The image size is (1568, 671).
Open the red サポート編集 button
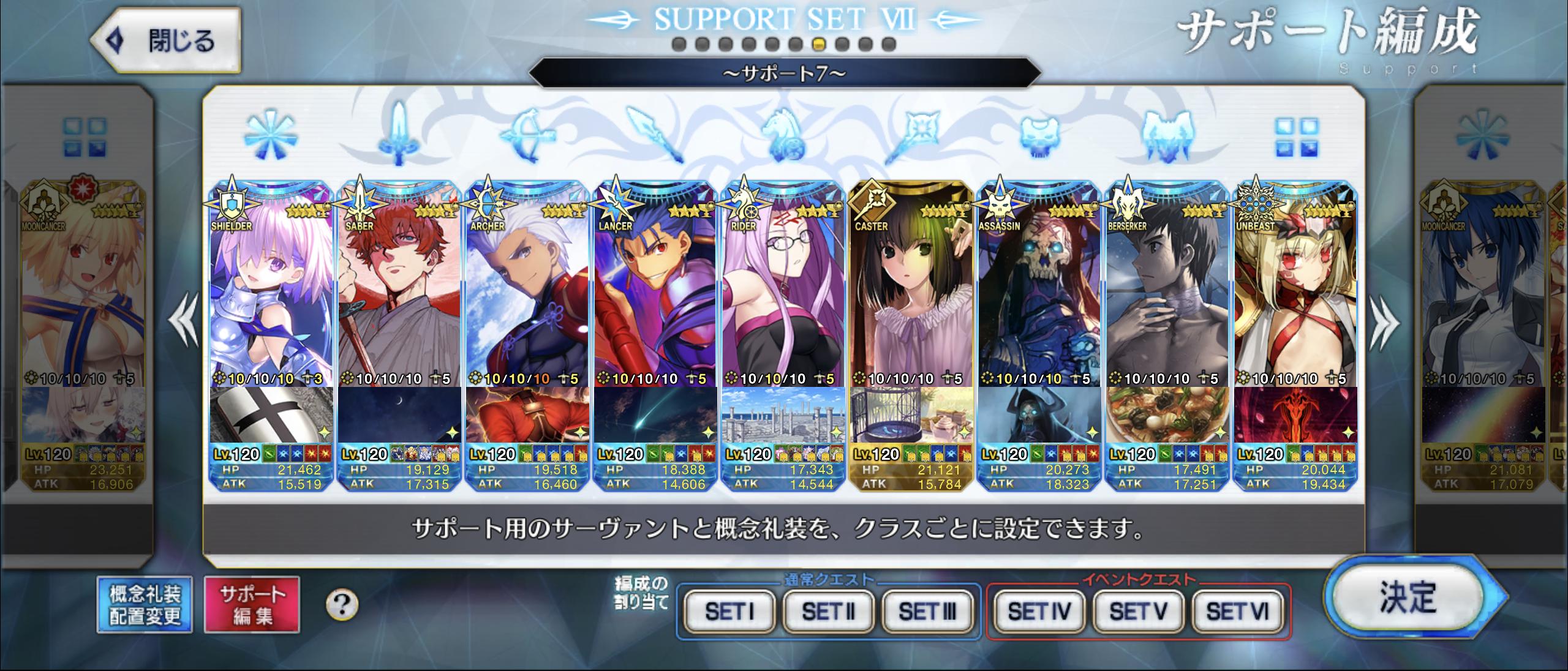tap(252, 604)
